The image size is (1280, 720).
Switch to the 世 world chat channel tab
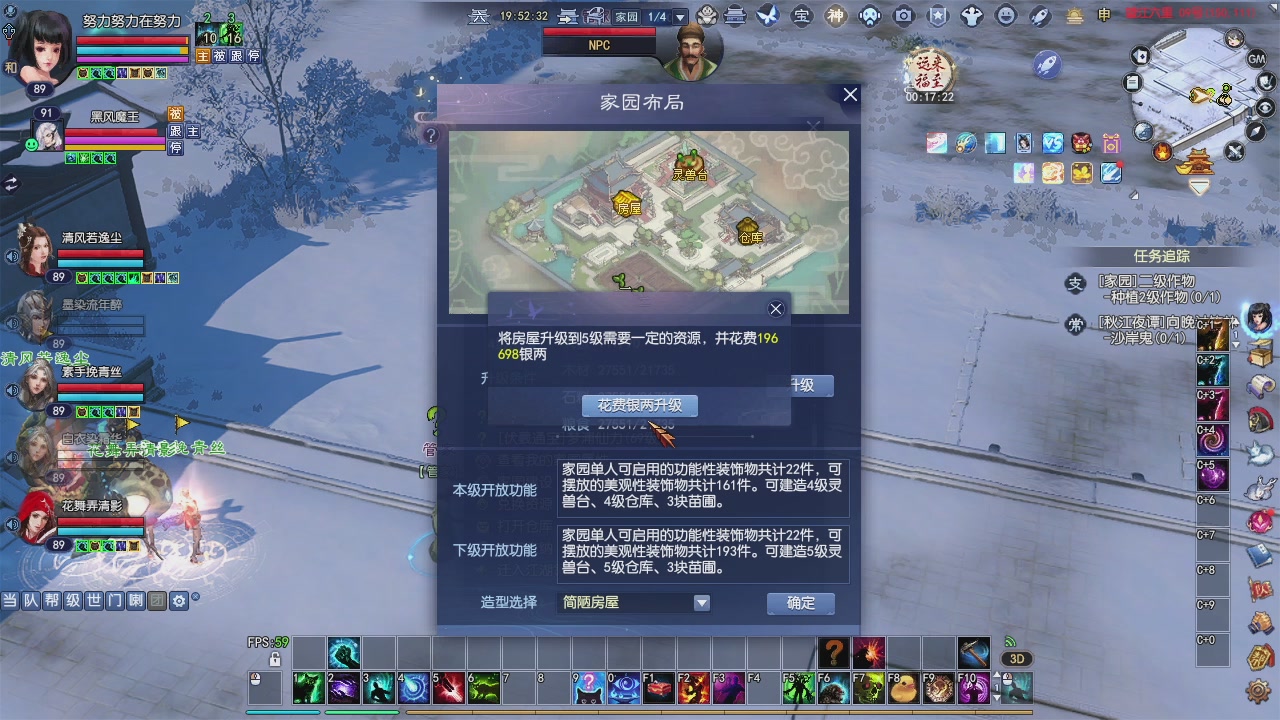(x=93, y=601)
